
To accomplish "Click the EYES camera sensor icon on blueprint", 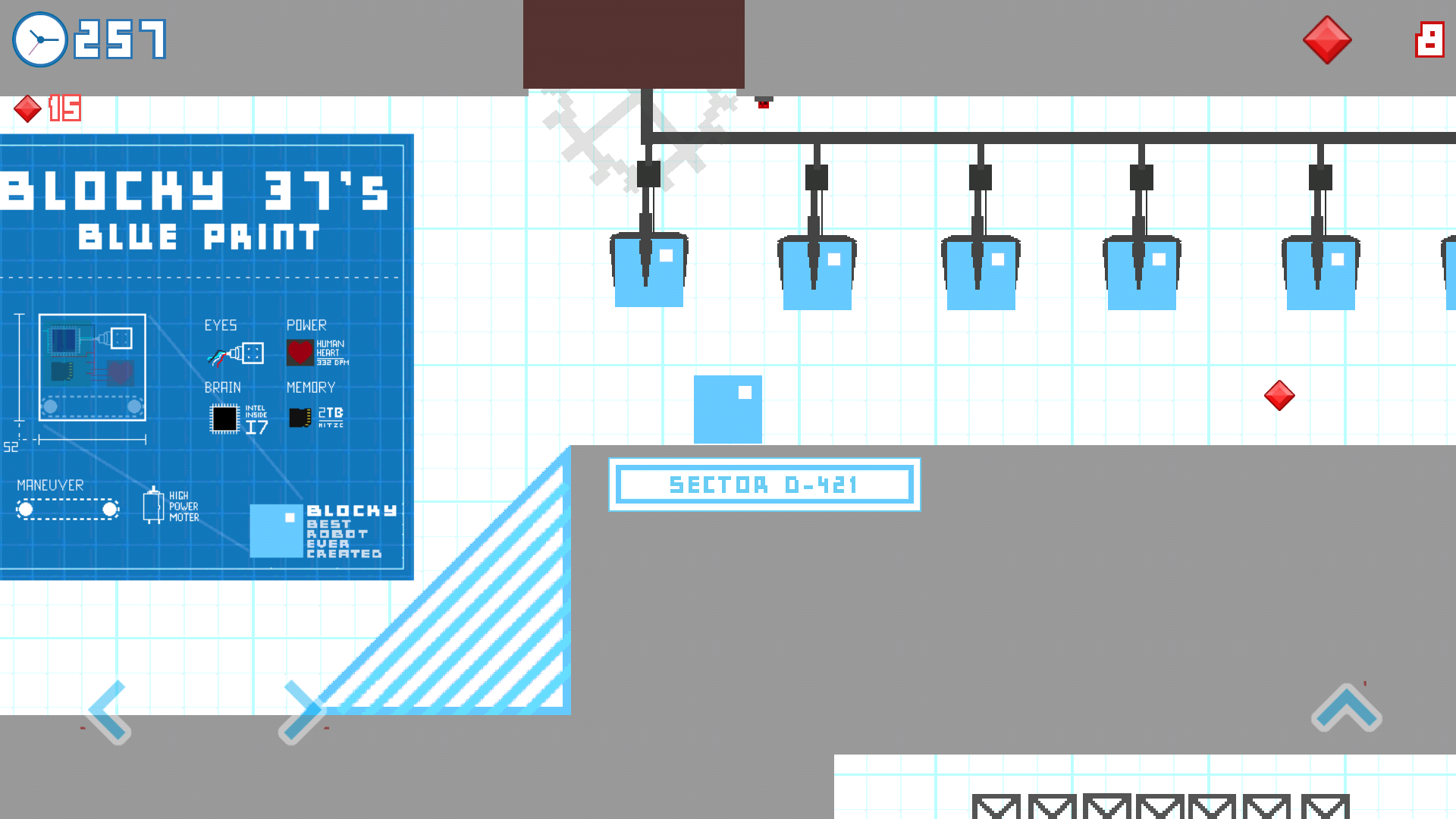I will pos(235,352).
